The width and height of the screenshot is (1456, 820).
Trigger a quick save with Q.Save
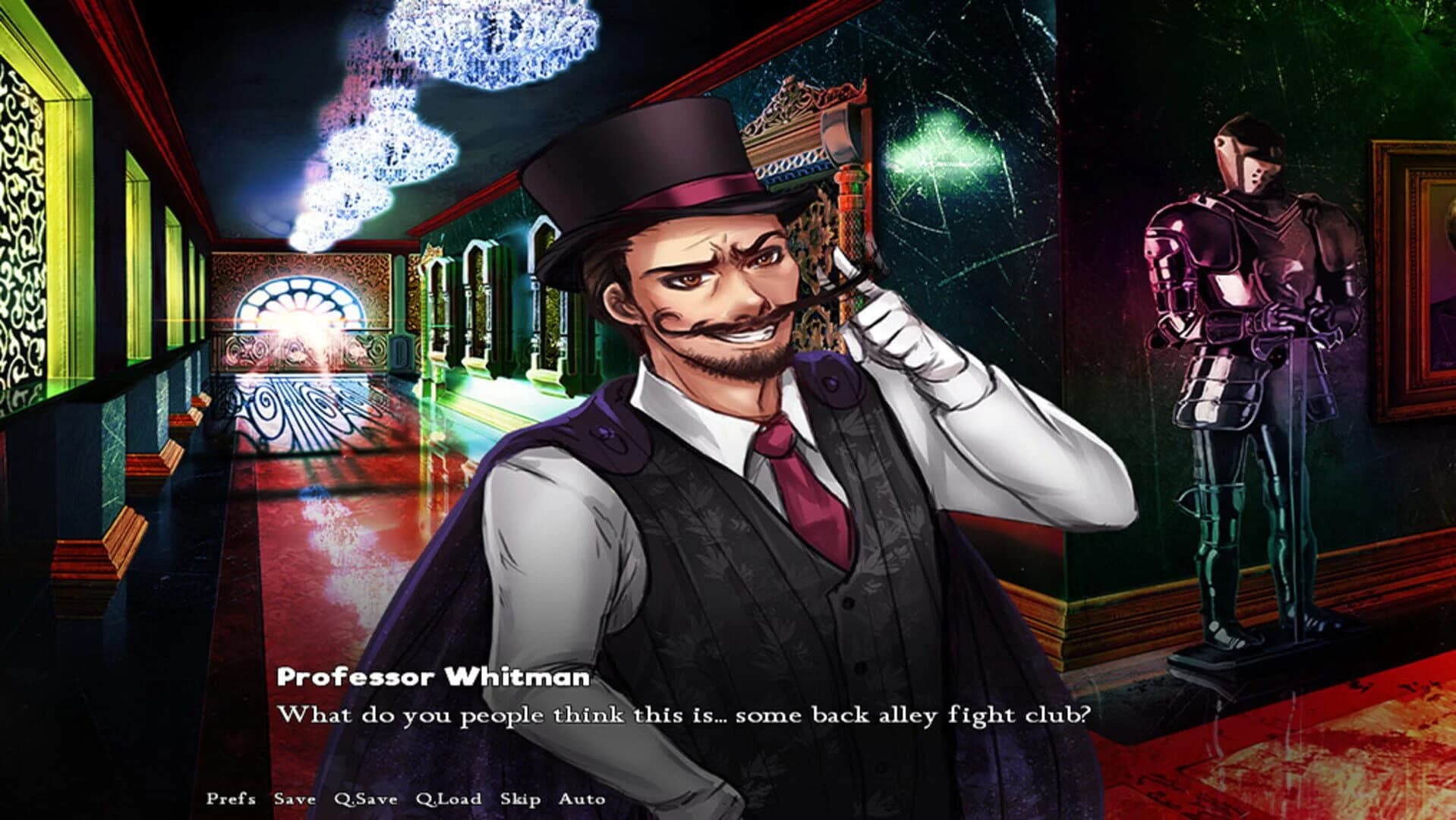[x=365, y=799]
